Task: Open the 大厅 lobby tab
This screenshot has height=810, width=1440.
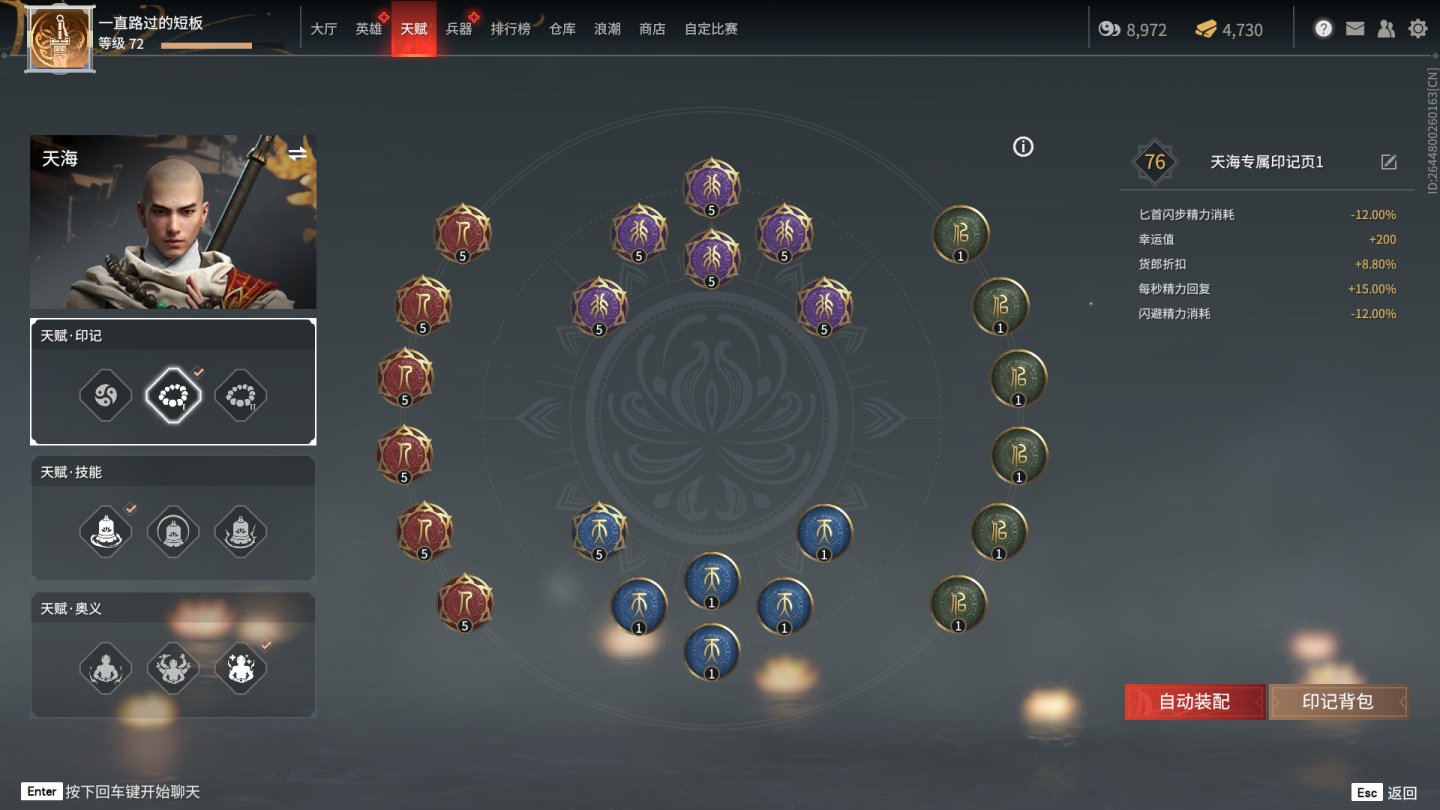Action: pos(323,29)
